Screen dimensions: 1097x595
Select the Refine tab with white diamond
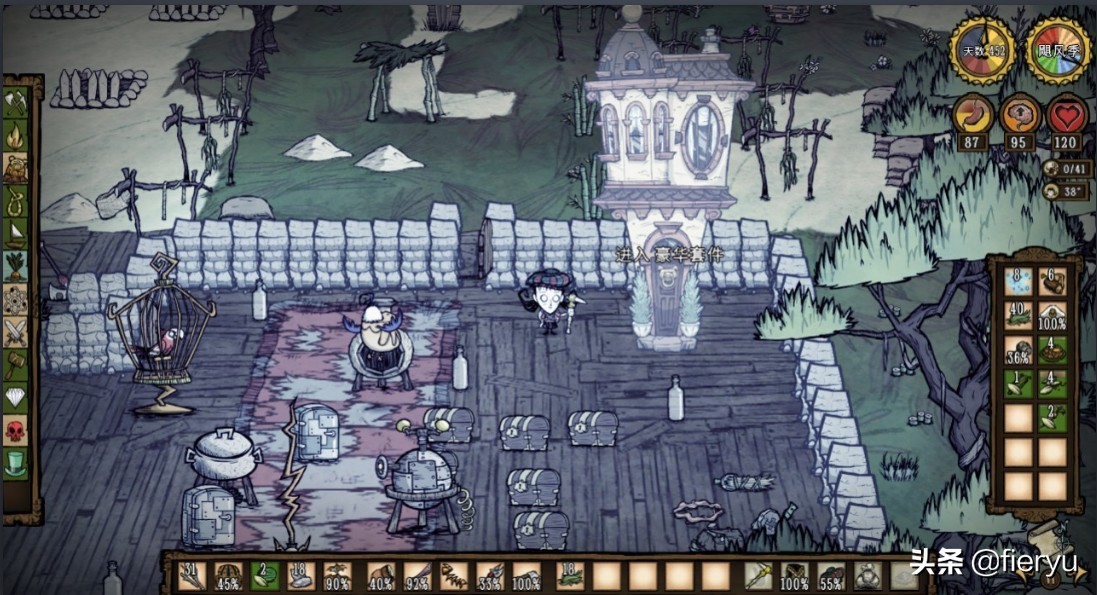17,397
